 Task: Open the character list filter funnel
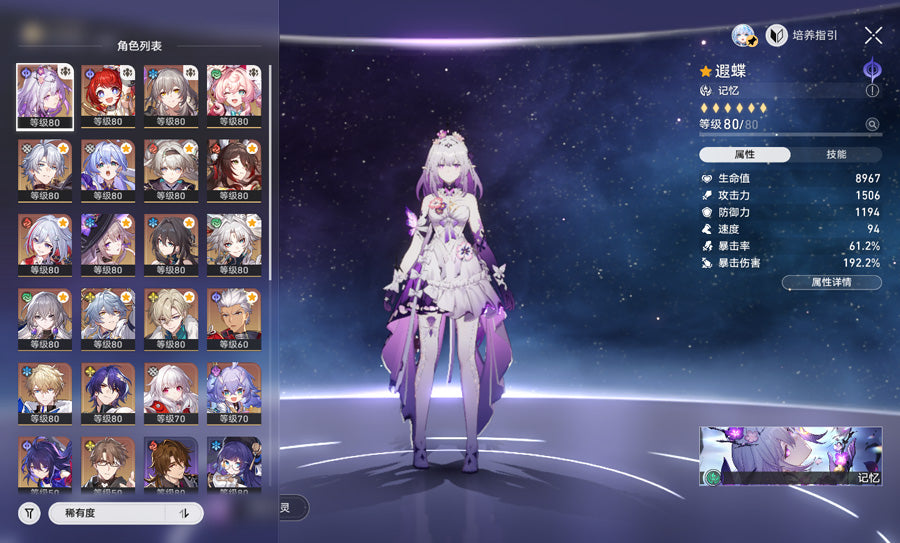30,513
